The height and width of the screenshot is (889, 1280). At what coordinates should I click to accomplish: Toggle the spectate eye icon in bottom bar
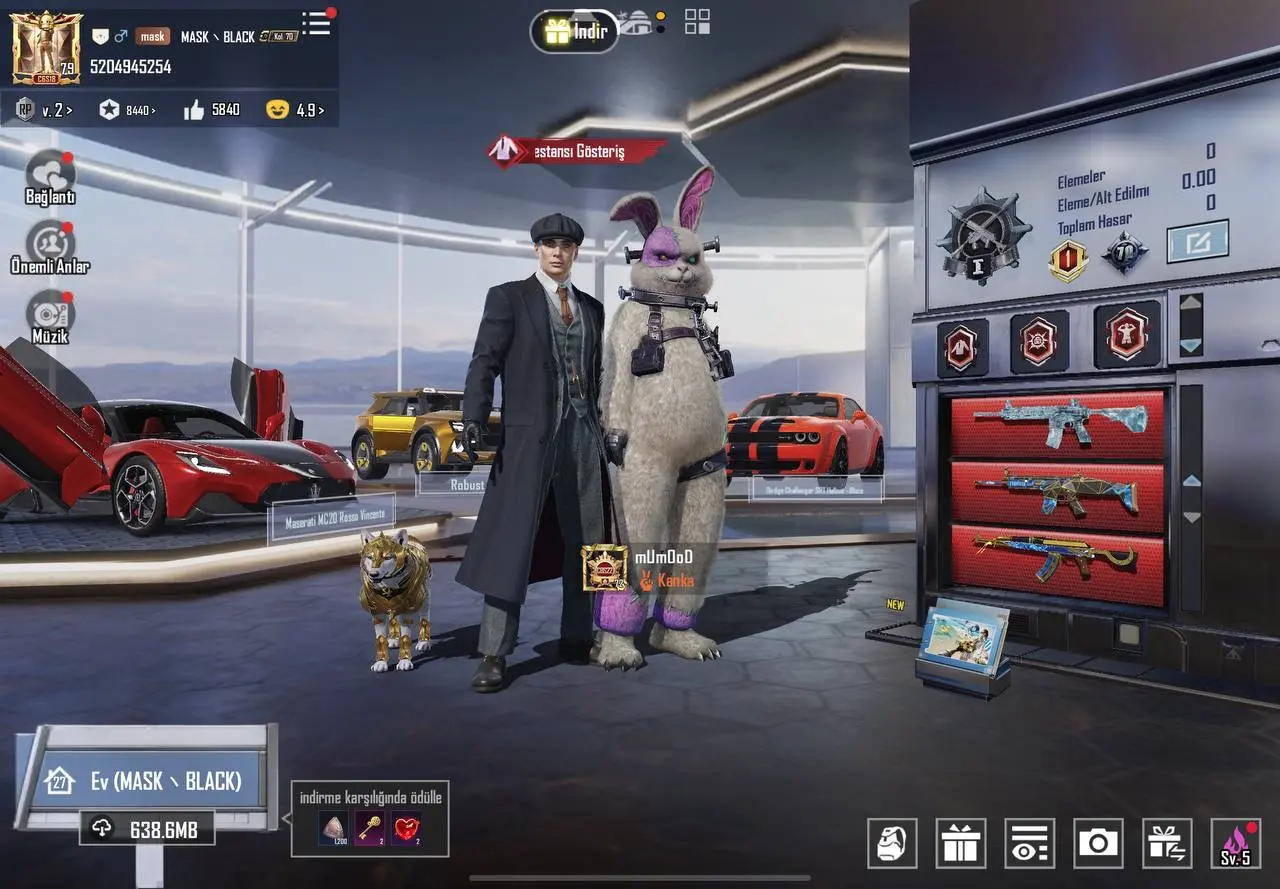click(1030, 843)
